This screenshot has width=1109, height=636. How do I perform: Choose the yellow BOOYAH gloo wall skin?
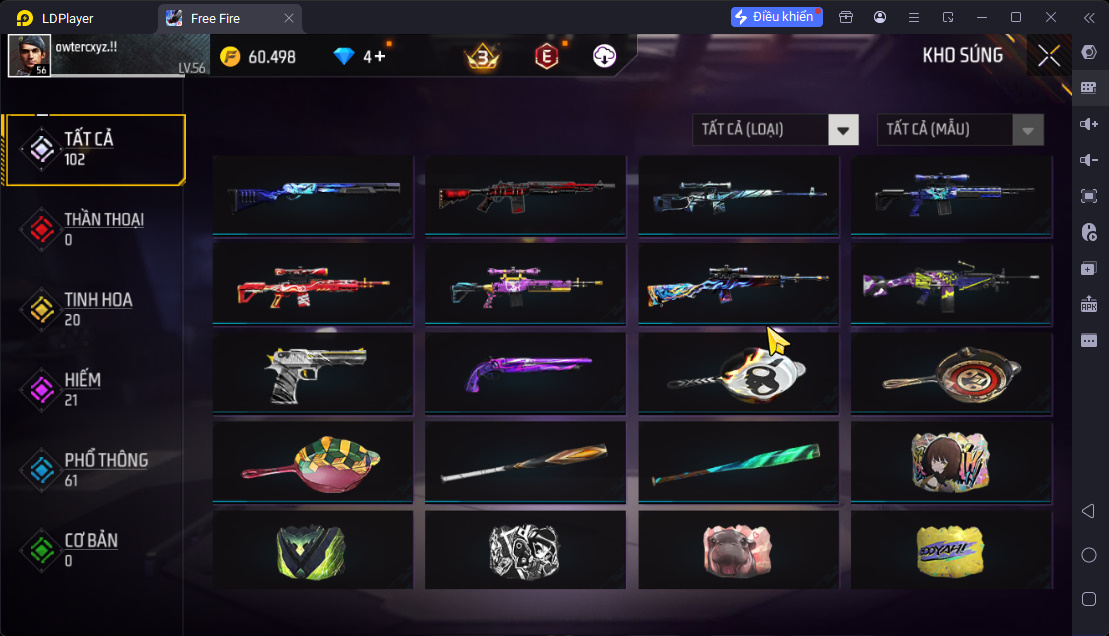pyautogui.click(x=951, y=549)
